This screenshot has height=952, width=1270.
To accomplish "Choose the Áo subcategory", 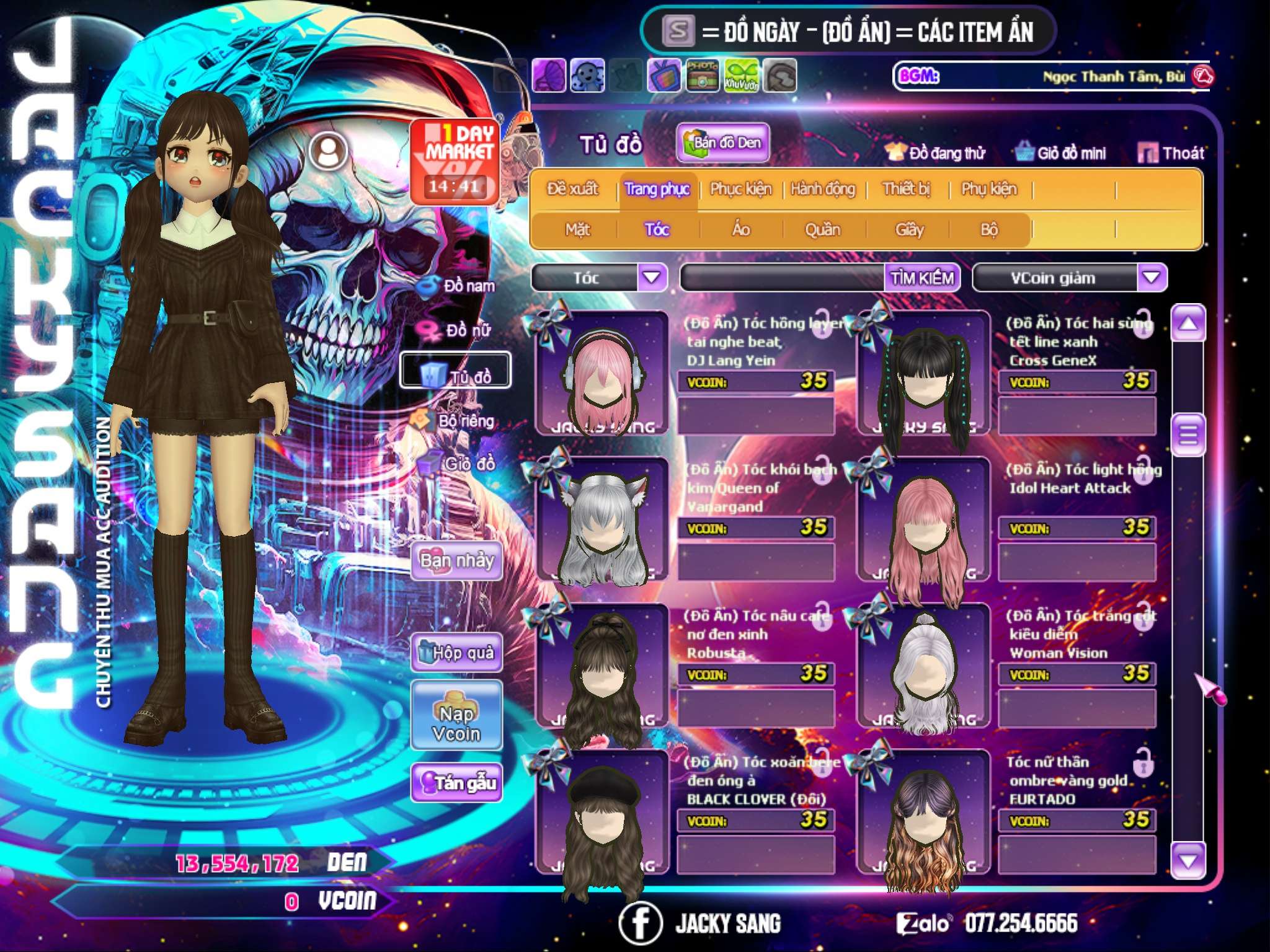I will click(x=741, y=230).
